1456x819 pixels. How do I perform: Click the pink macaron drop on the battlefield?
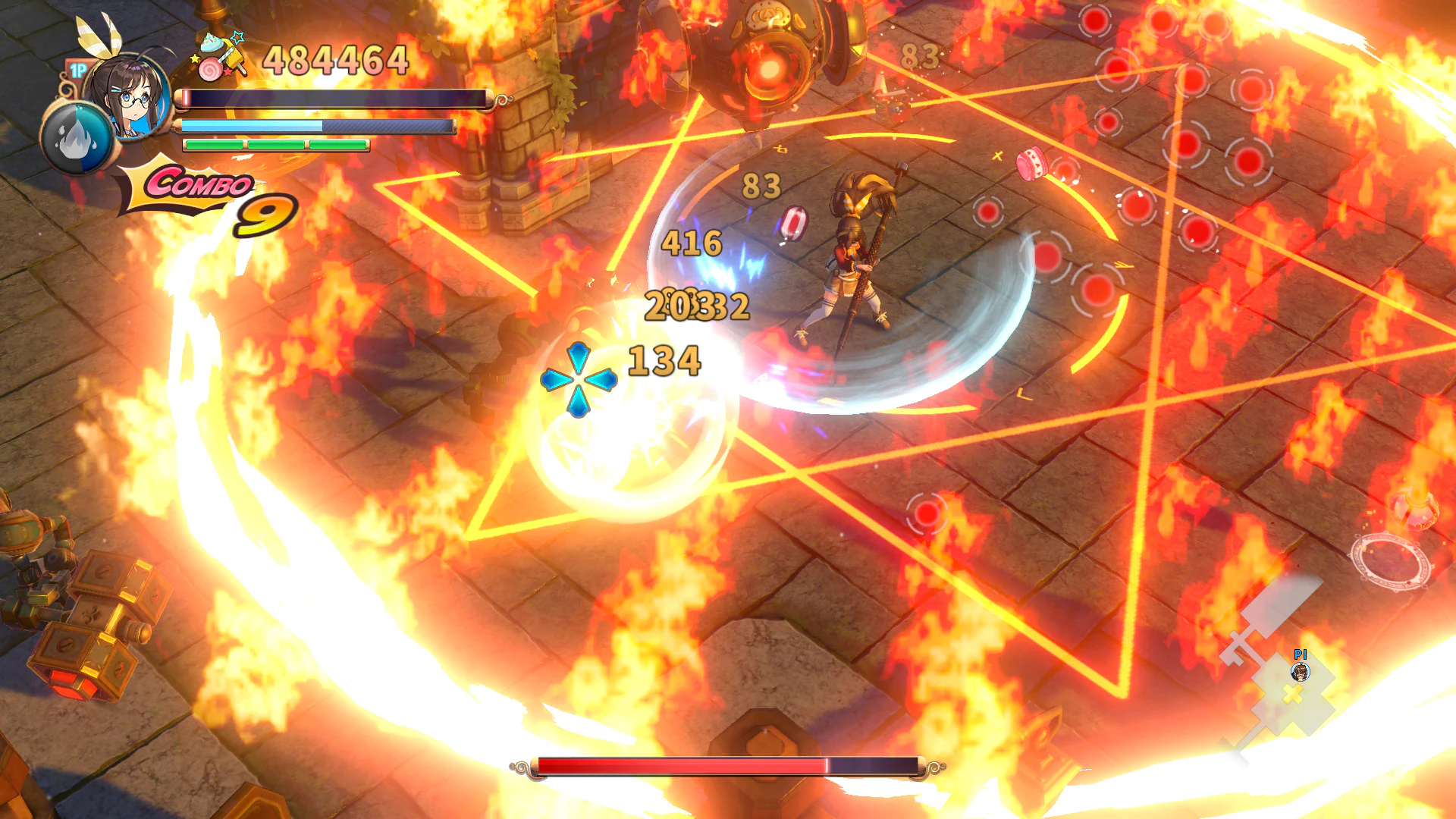click(1031, 163)
